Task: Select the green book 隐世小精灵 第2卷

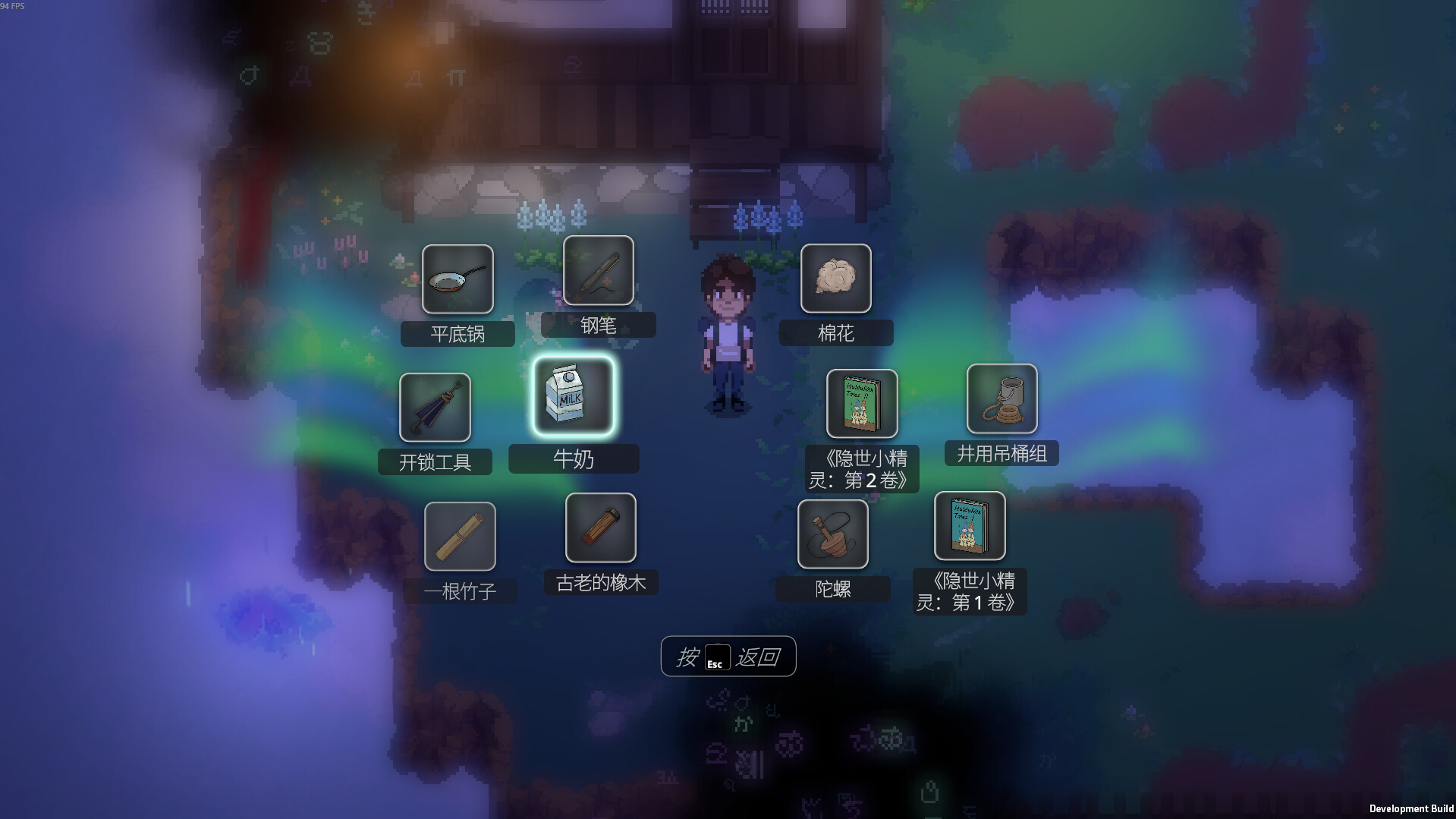Action: pyautogui.click(x=862, y=404)
